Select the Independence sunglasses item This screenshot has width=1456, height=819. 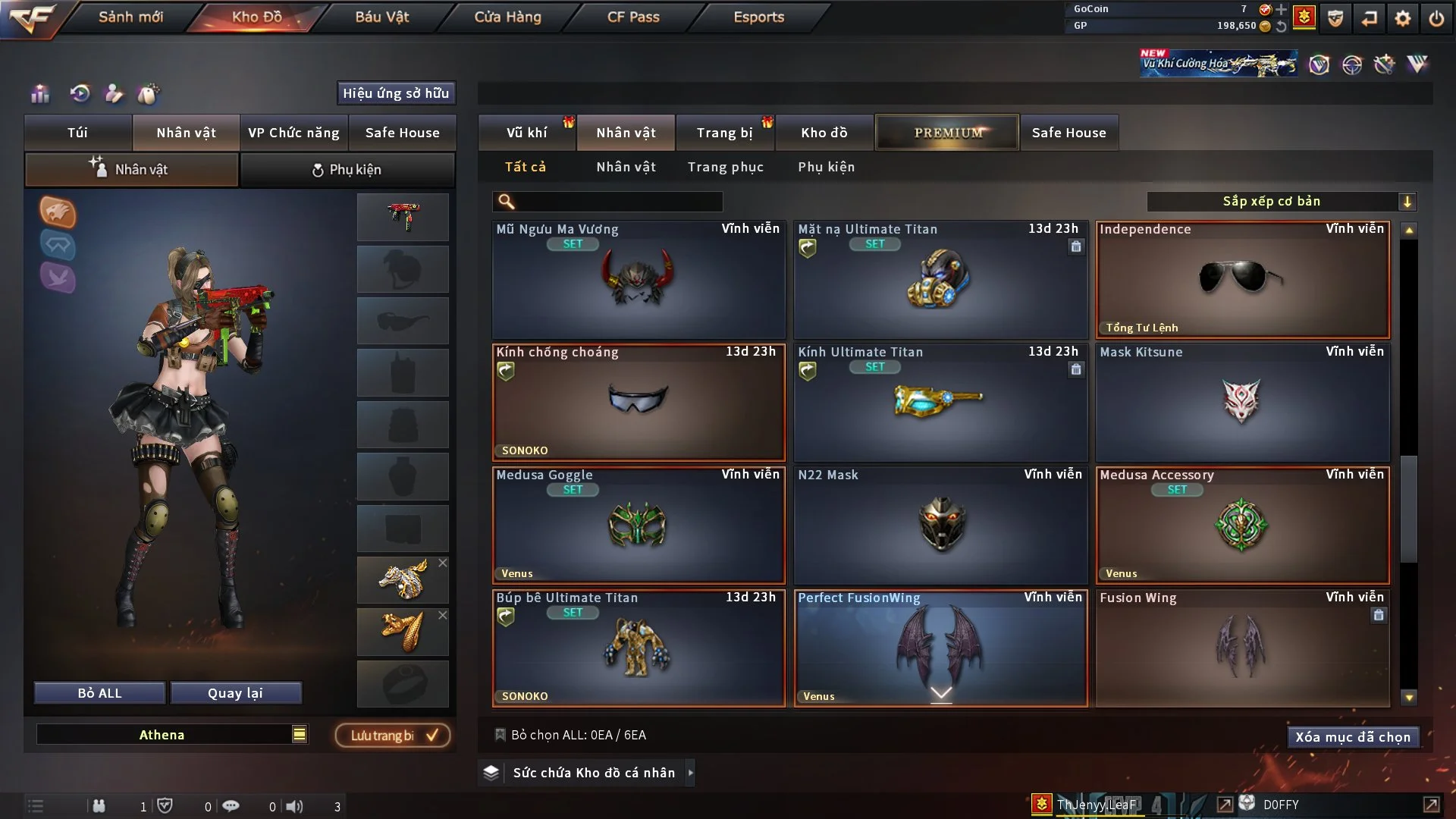[x=1242, y=280]
